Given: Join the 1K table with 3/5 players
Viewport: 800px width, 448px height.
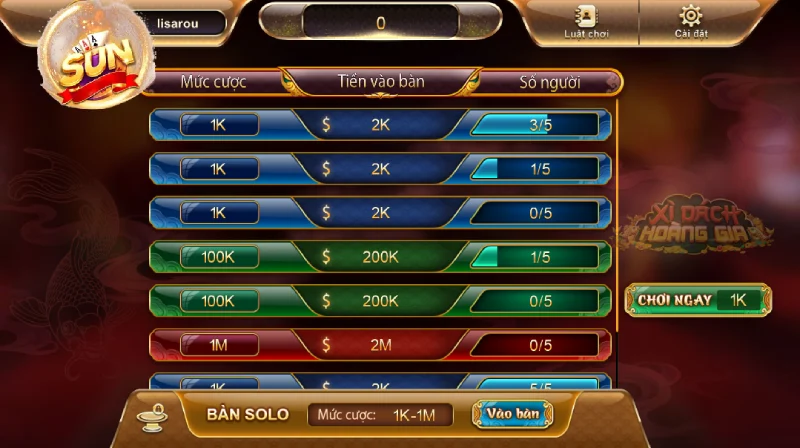Looking at the screenshot, I should tap(380, 125).
